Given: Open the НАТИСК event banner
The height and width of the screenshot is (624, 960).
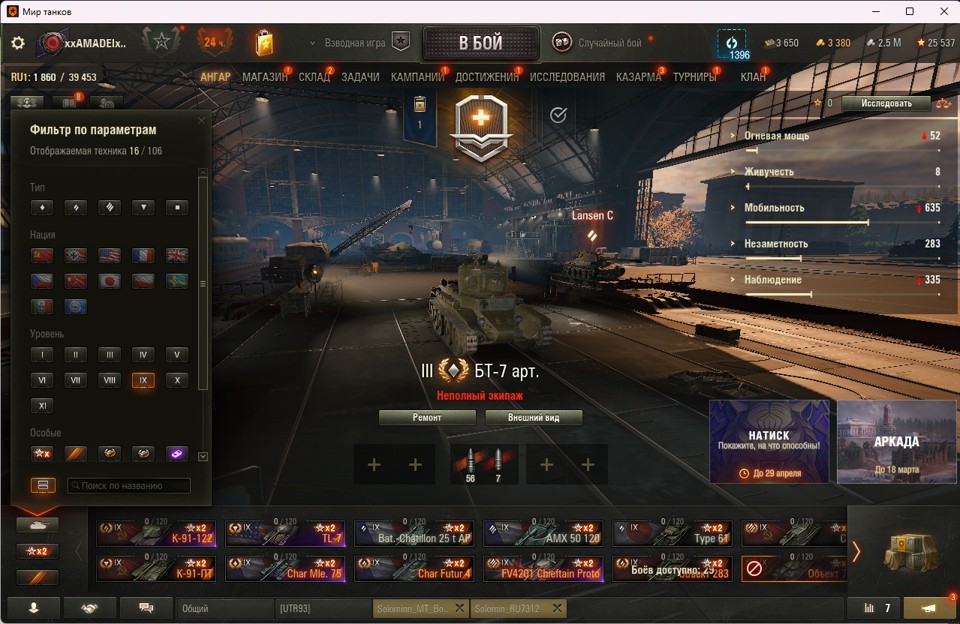Looking at the screenshot, I should tap(769, 442).
